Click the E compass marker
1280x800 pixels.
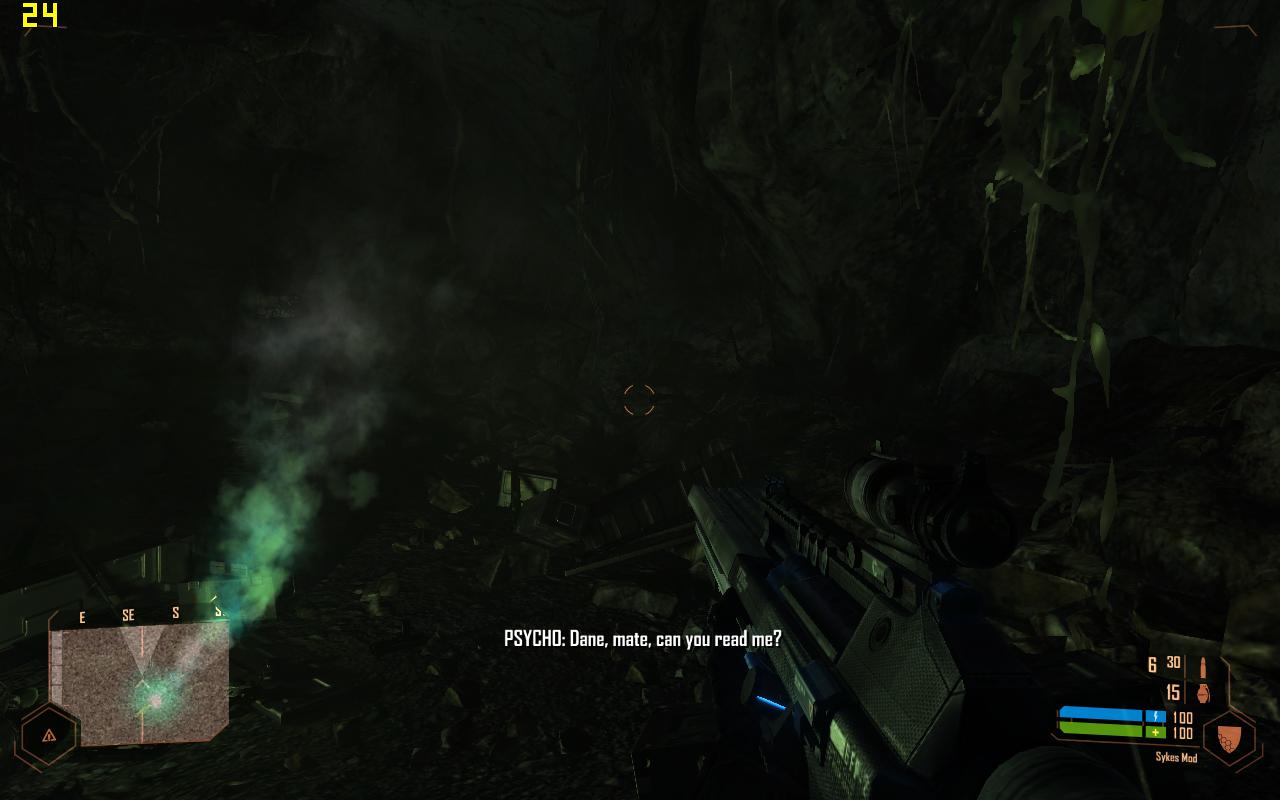click(x=82, y=614)
